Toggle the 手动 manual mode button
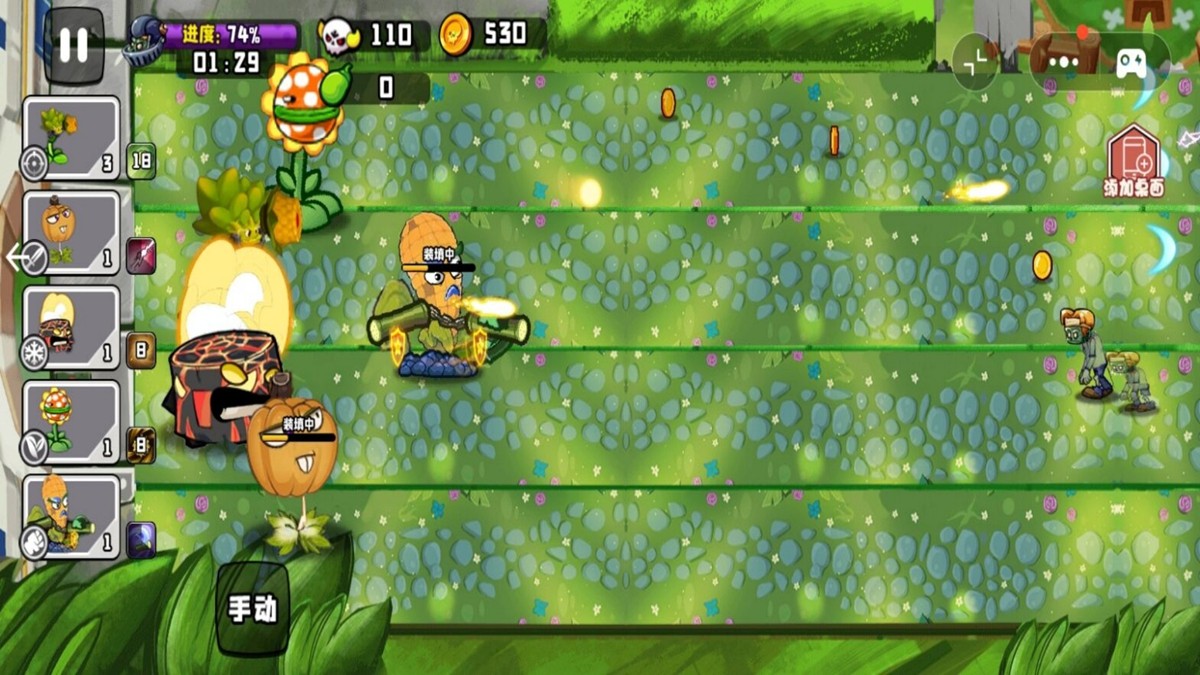Image resolution: width=1200 pixels, height=675 pixels. click(x=252, y=609)
